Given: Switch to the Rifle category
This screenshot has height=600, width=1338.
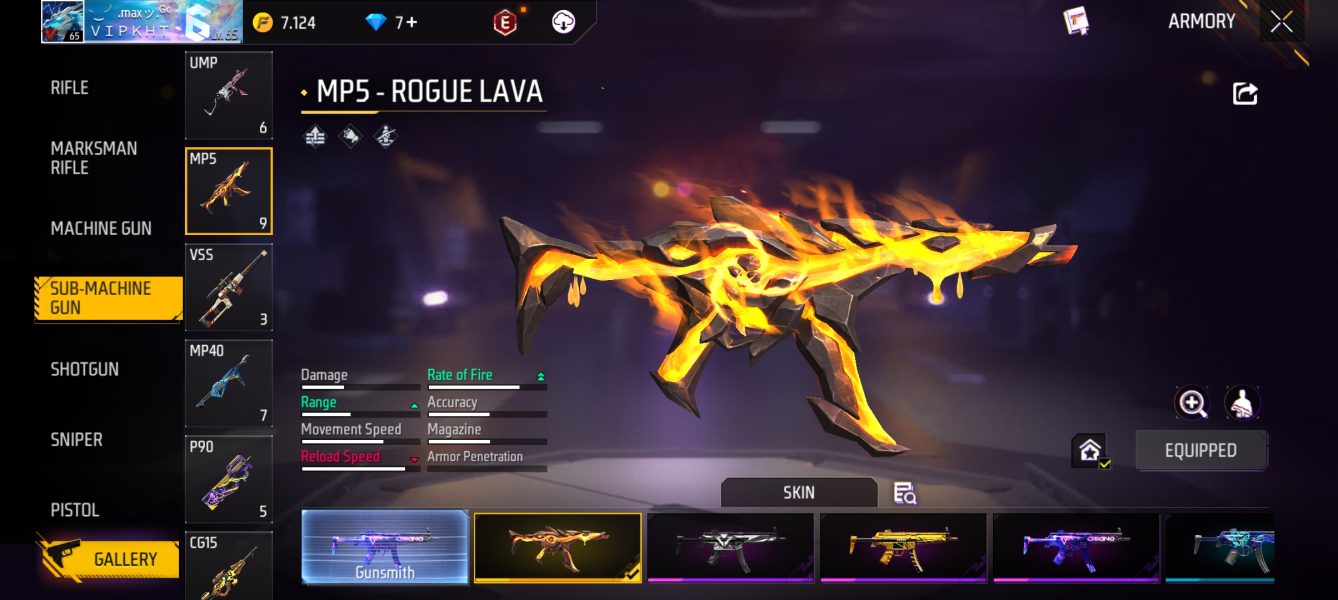Looking at the screenshot, I should pos(70,88).
